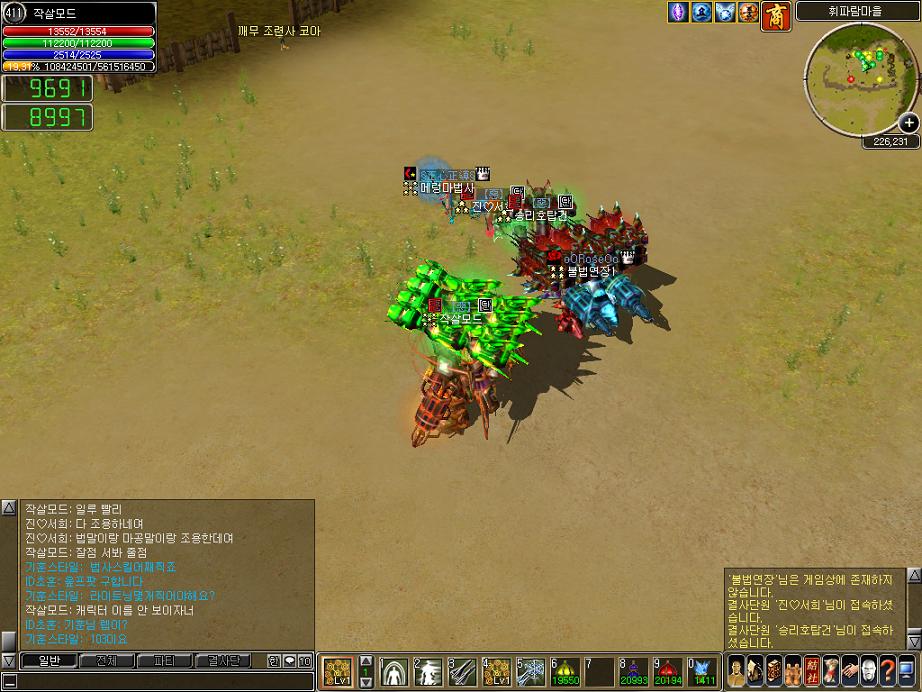Click the chat text input field
Screen dimensions: 922x692
(160, 681)
